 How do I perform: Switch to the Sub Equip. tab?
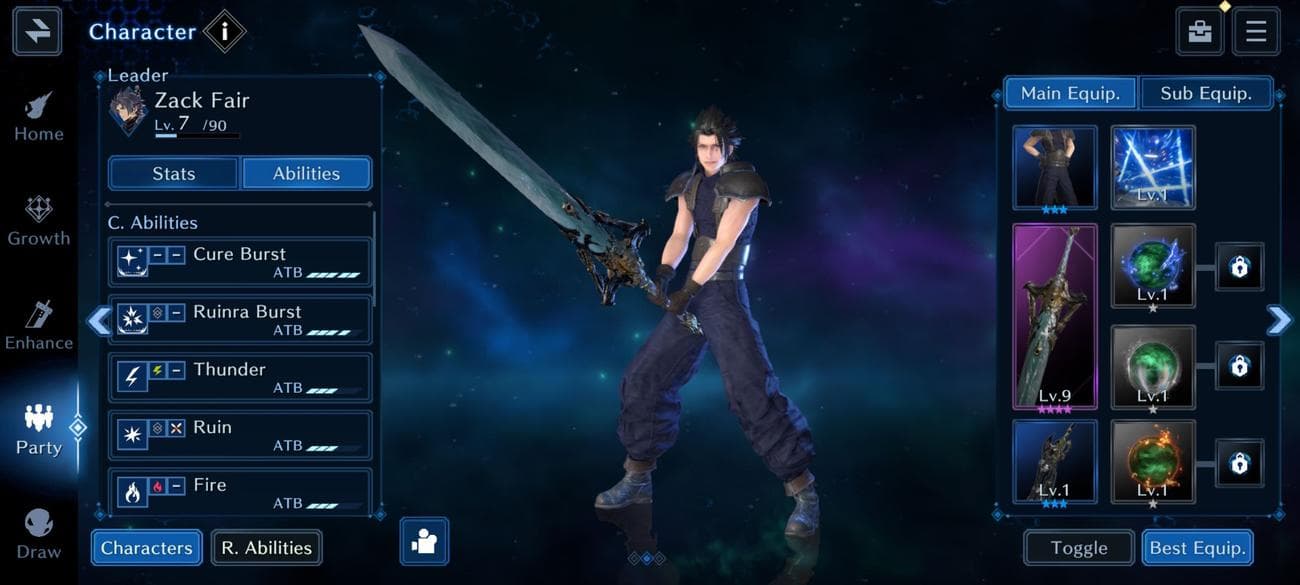click(x=1205, y=93)
